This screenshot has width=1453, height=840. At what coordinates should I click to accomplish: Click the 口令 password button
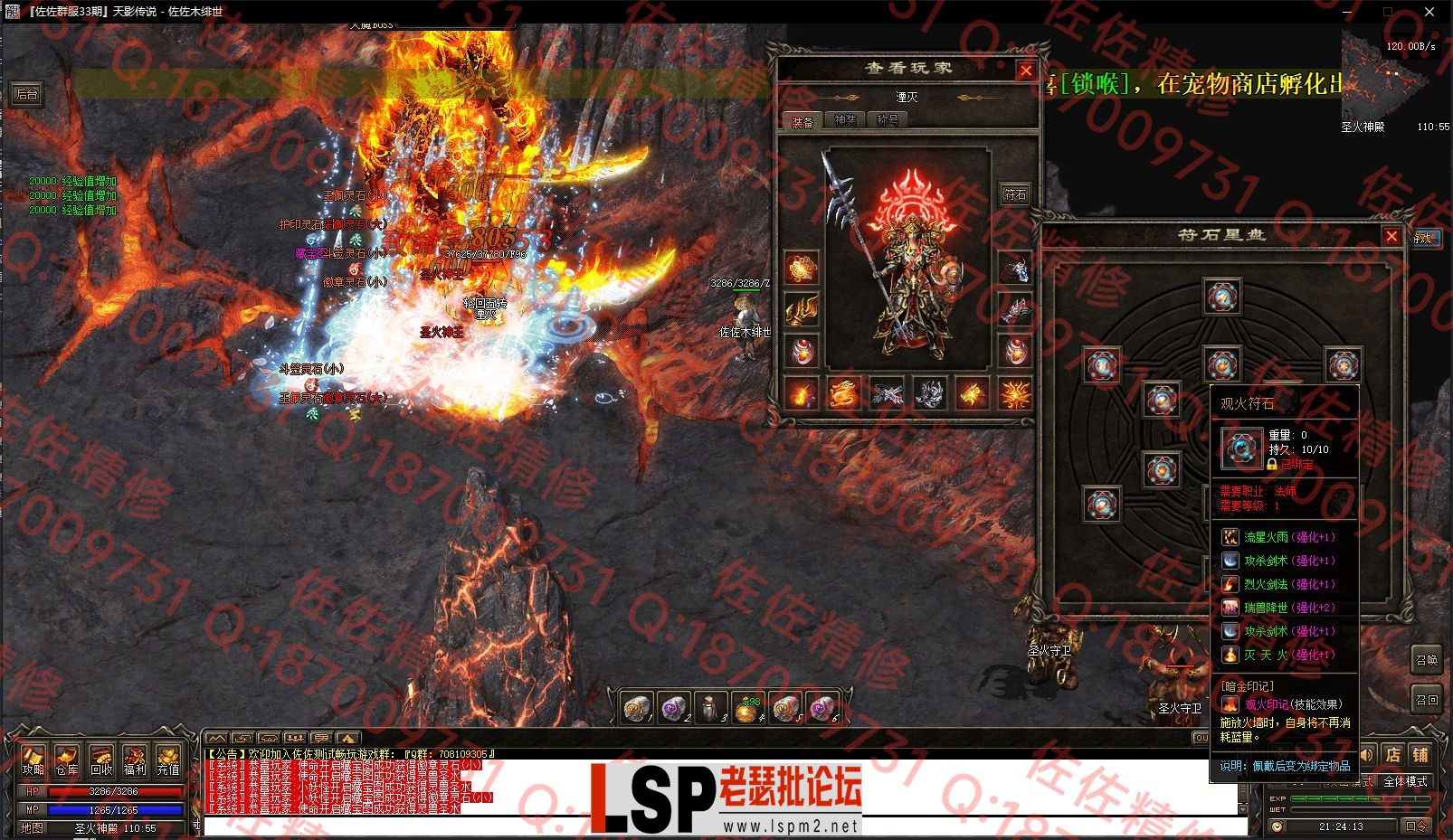click(1417, 826)
